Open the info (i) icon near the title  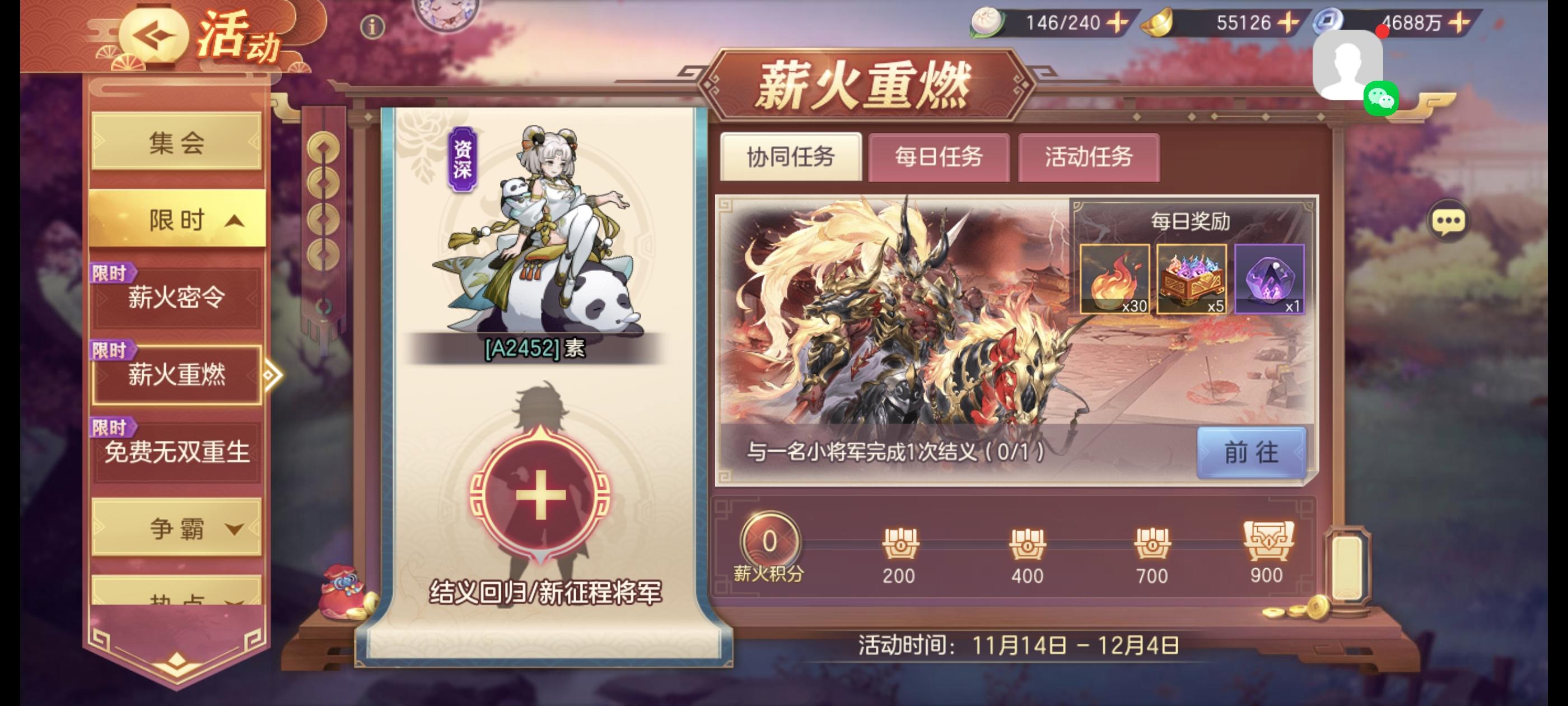[372, 27]
